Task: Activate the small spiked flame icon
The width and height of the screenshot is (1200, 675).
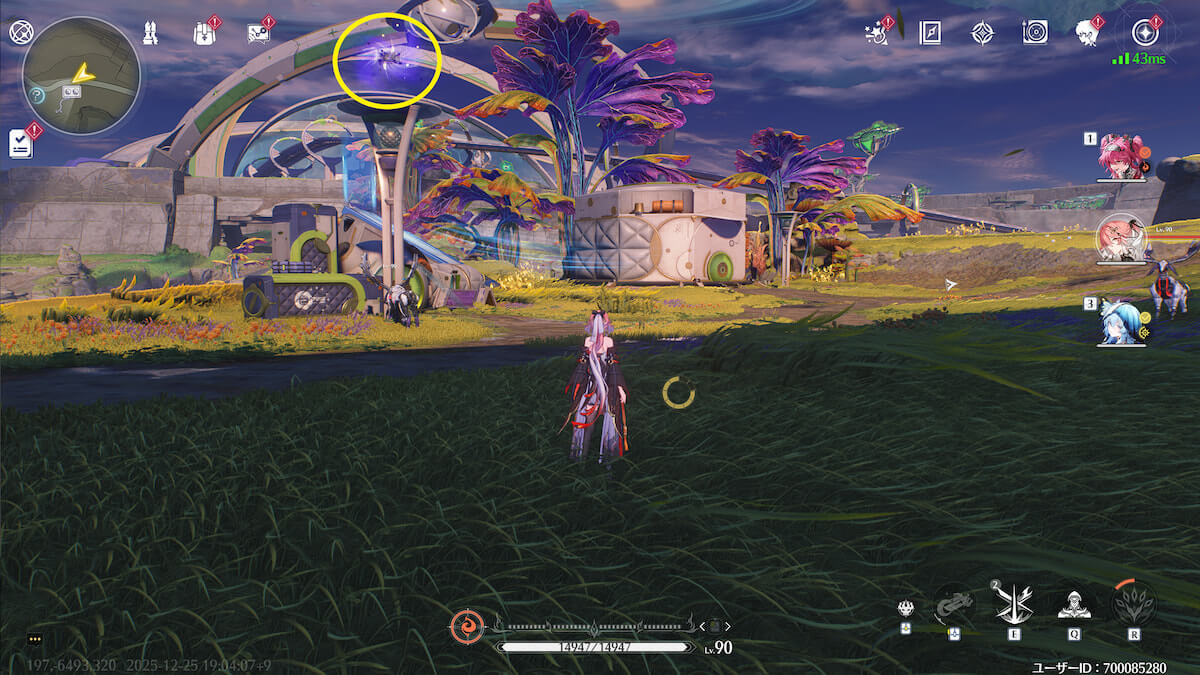Action: tap(904, 608)
